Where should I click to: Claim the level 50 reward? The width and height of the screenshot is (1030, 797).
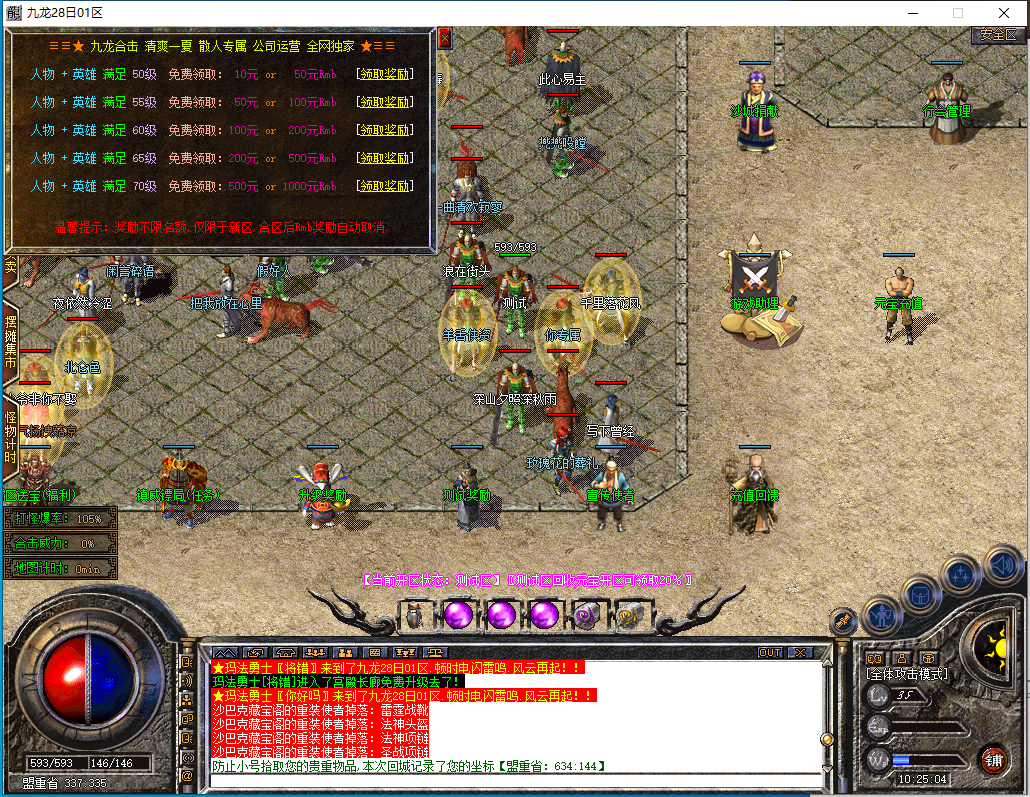pos(385,74)
